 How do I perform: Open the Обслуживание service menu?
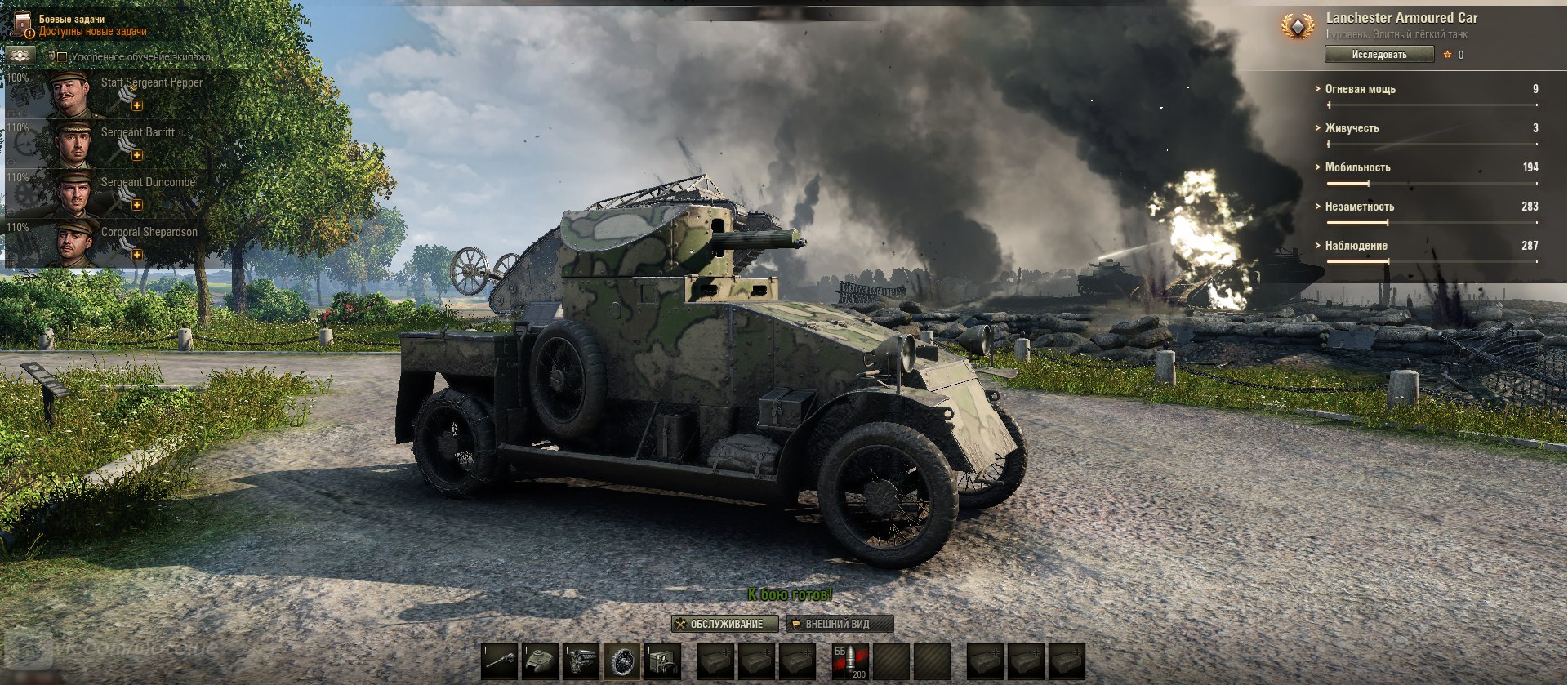[724, 624]
